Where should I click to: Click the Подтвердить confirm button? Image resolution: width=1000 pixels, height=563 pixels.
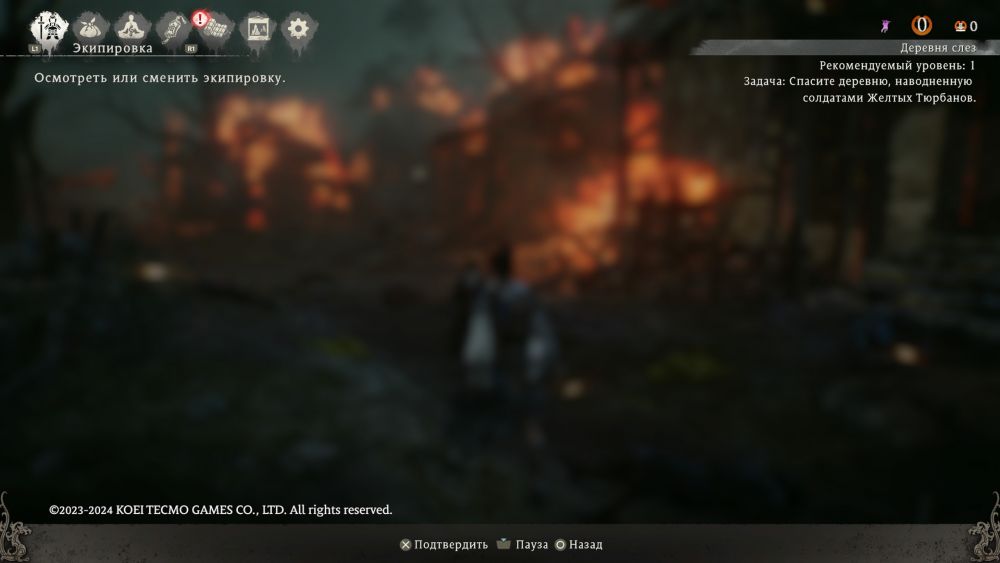click(444, 545)
